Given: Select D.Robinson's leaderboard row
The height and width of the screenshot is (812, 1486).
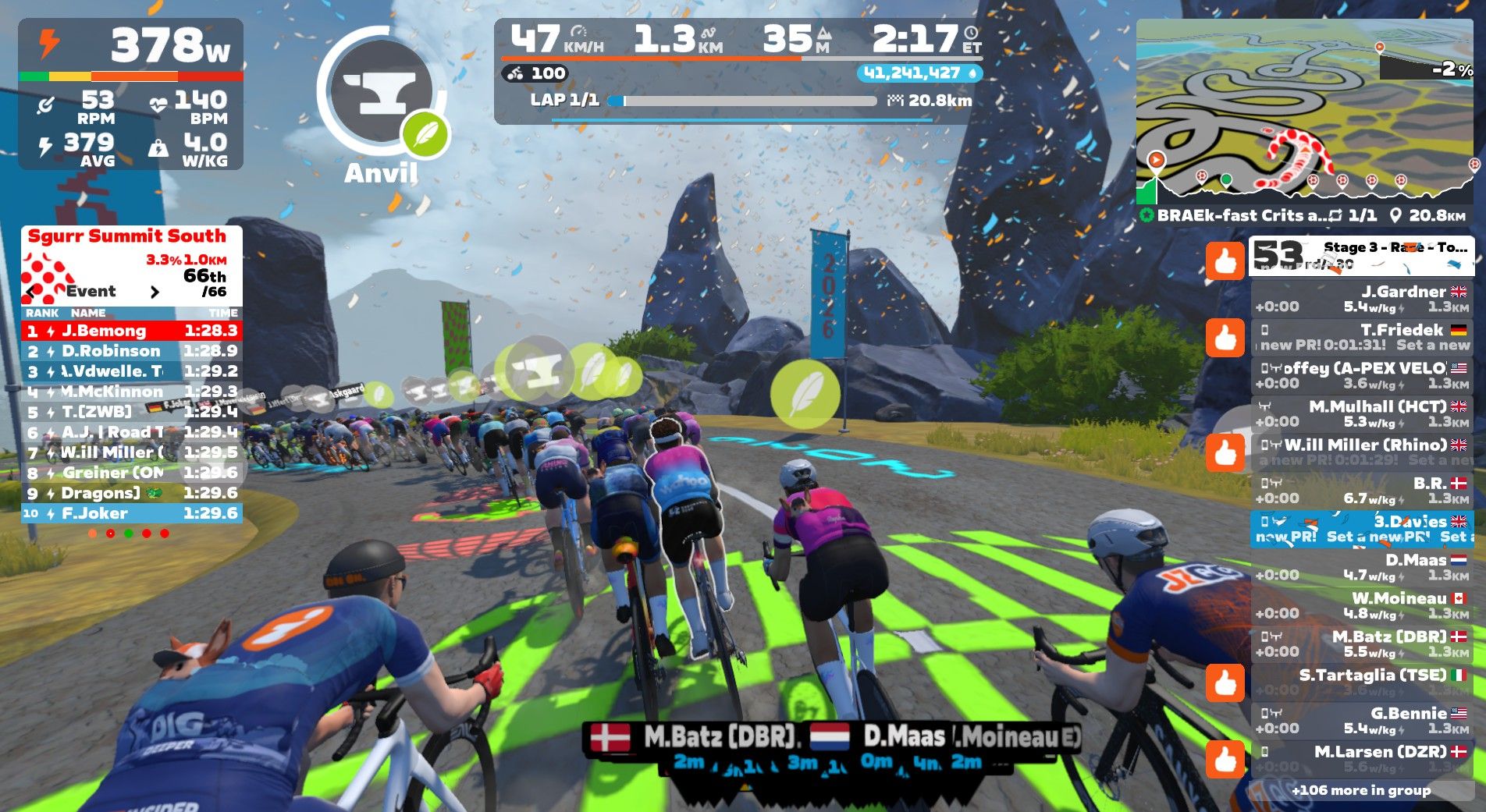Looking at the screenshot, I should 131,351.
